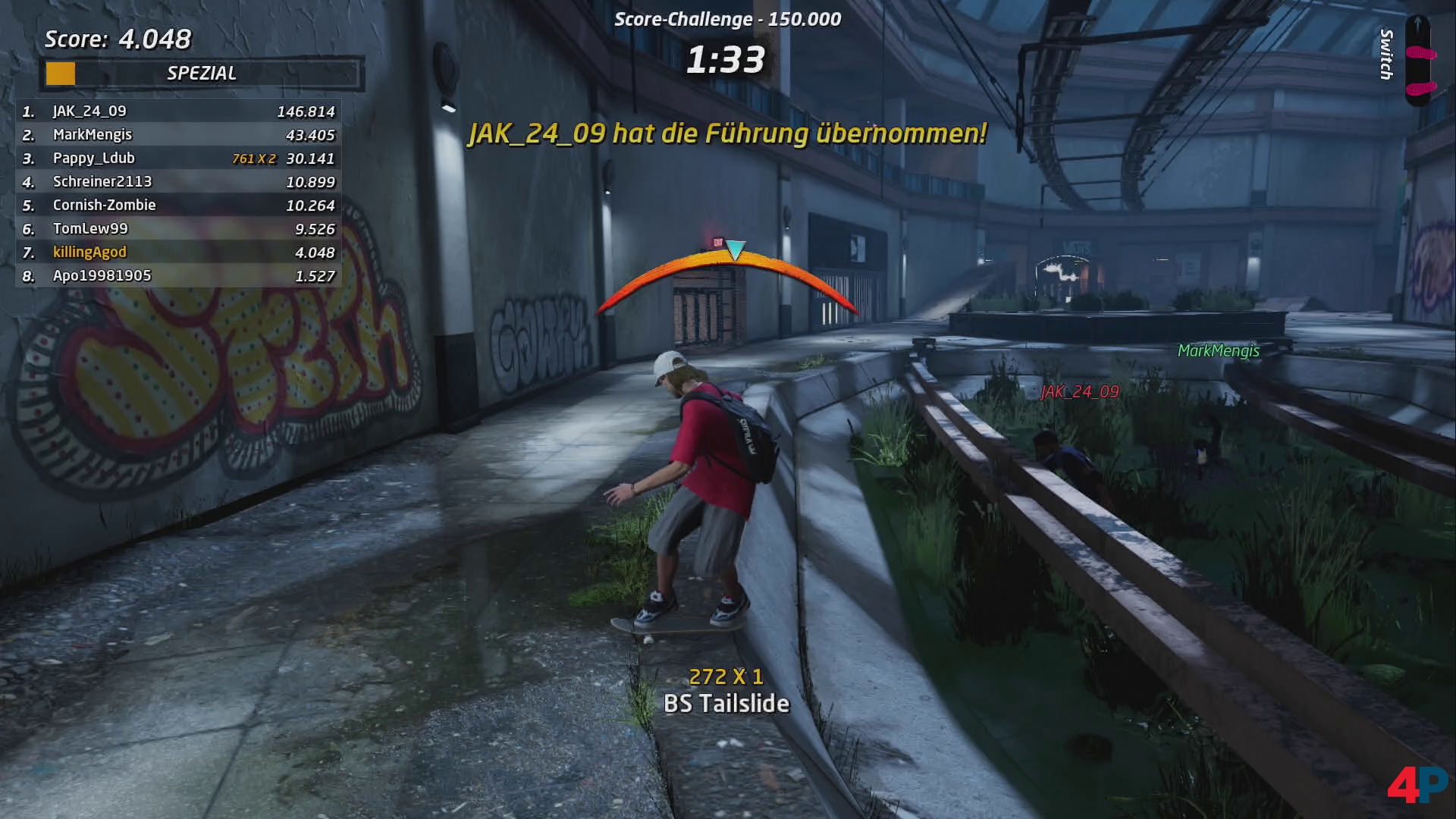The width and height of the screenshot is (1456, 819).
Task: Choose Pappy_Ldub in the scoreboard
Action: pos(178,158)
